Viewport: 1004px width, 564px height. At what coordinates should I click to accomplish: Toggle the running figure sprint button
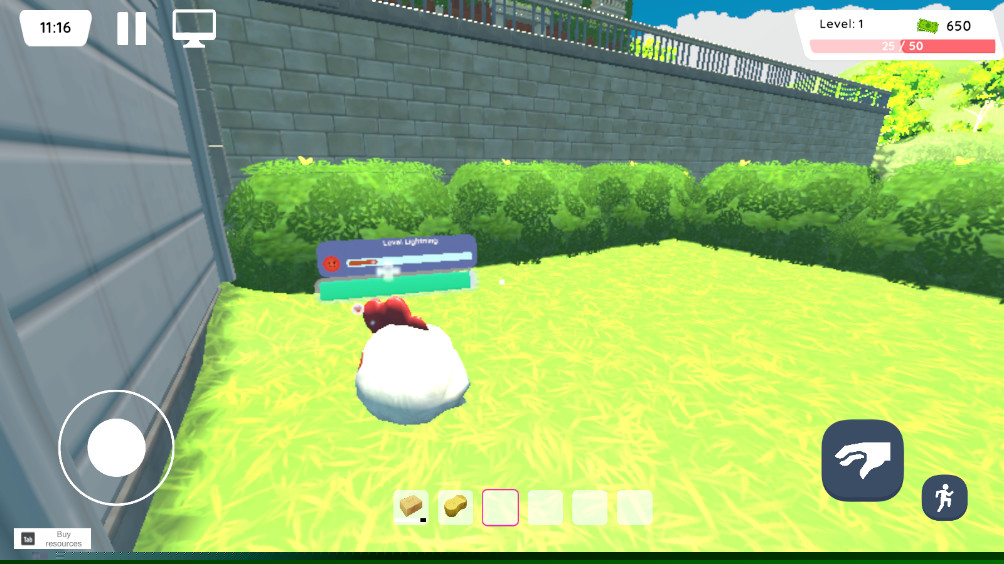[x=944, y=497]
